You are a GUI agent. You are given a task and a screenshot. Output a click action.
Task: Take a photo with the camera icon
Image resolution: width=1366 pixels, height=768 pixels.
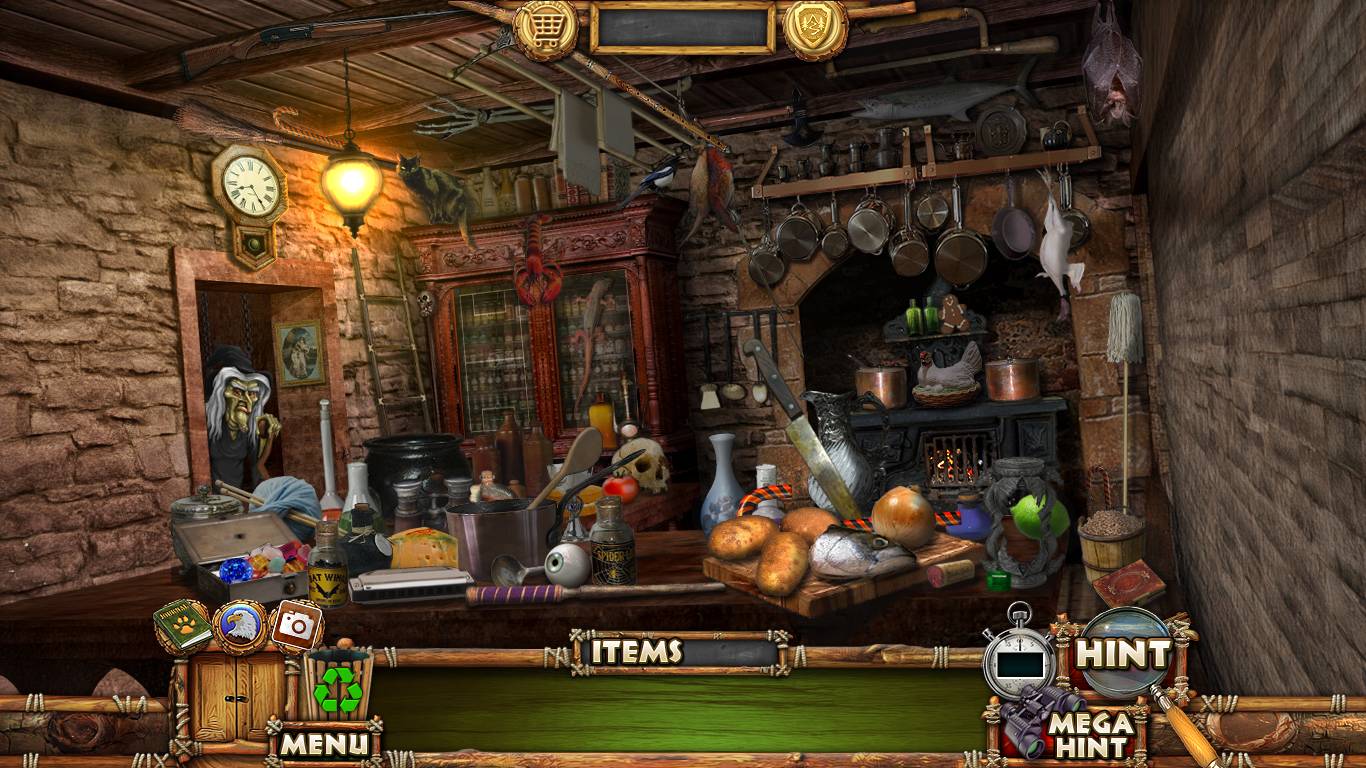297,626
